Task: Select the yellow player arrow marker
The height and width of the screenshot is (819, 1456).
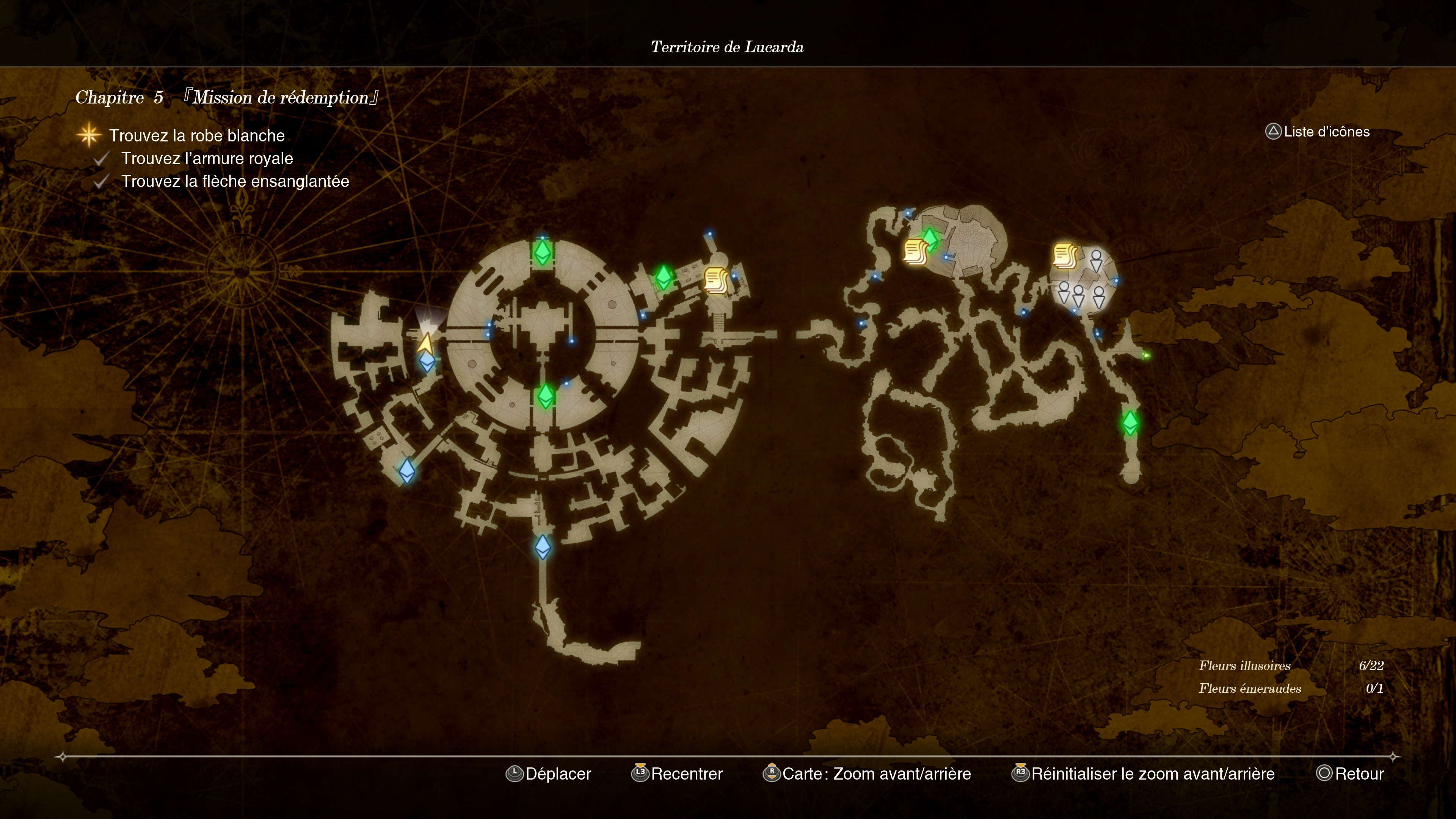Action: tap(425, 343)
